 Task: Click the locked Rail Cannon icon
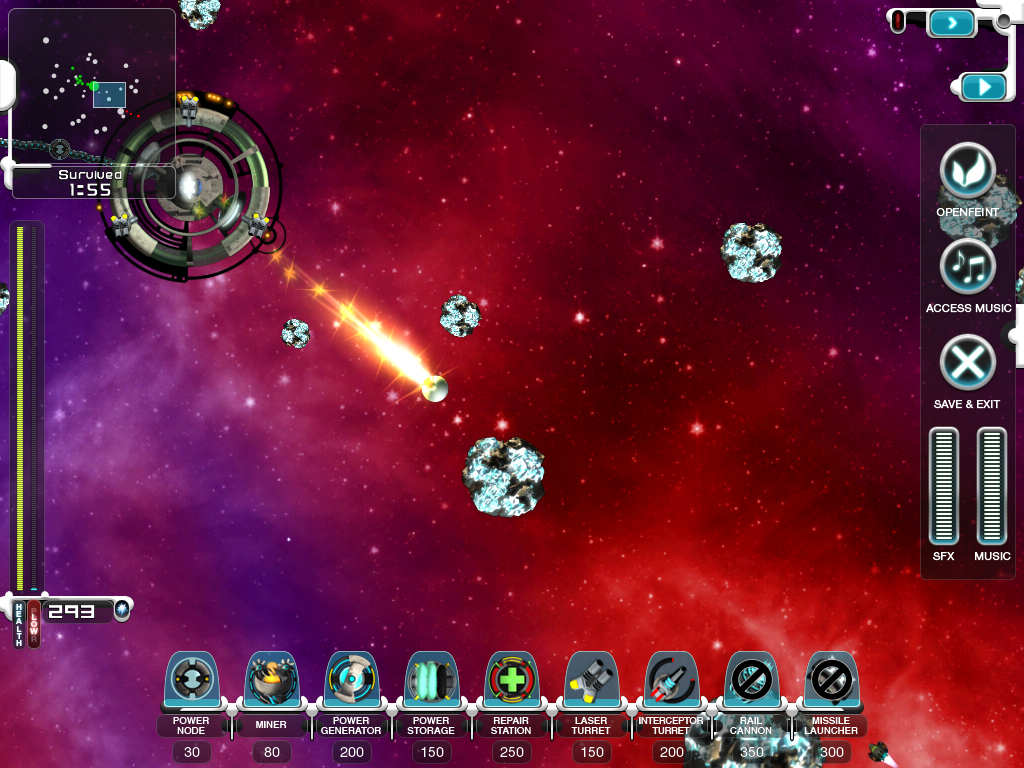pyautogui.click(x=751, y=682)
